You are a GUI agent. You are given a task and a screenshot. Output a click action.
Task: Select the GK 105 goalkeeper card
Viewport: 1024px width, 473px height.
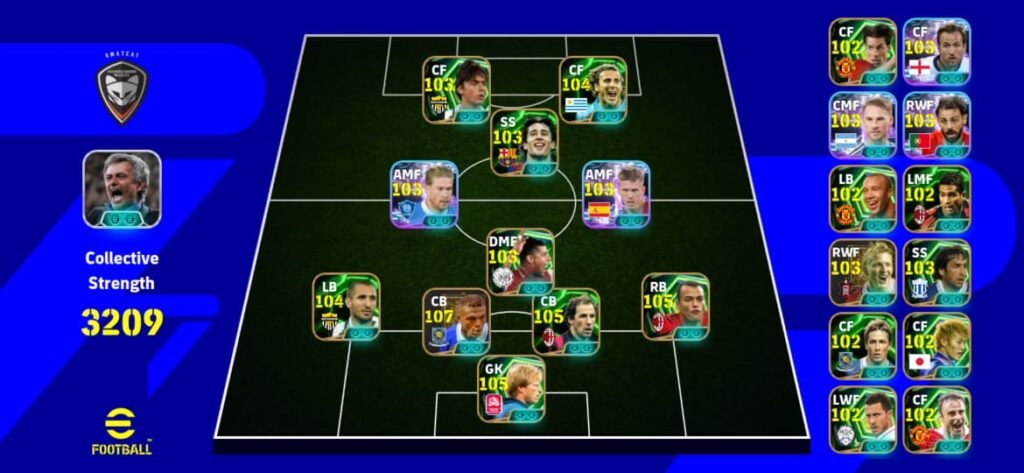pyautogui.click(x=512, y=388)
